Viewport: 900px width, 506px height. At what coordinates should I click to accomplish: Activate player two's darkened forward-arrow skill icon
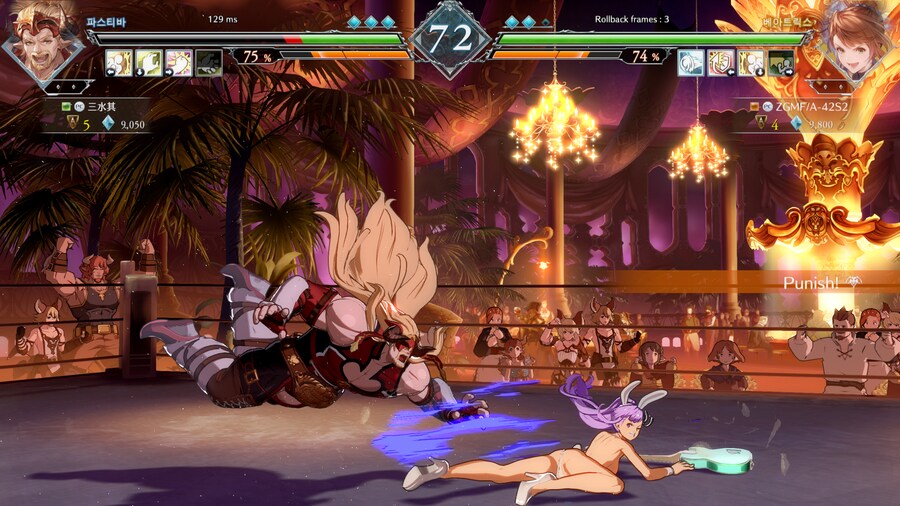coord(781,63)
